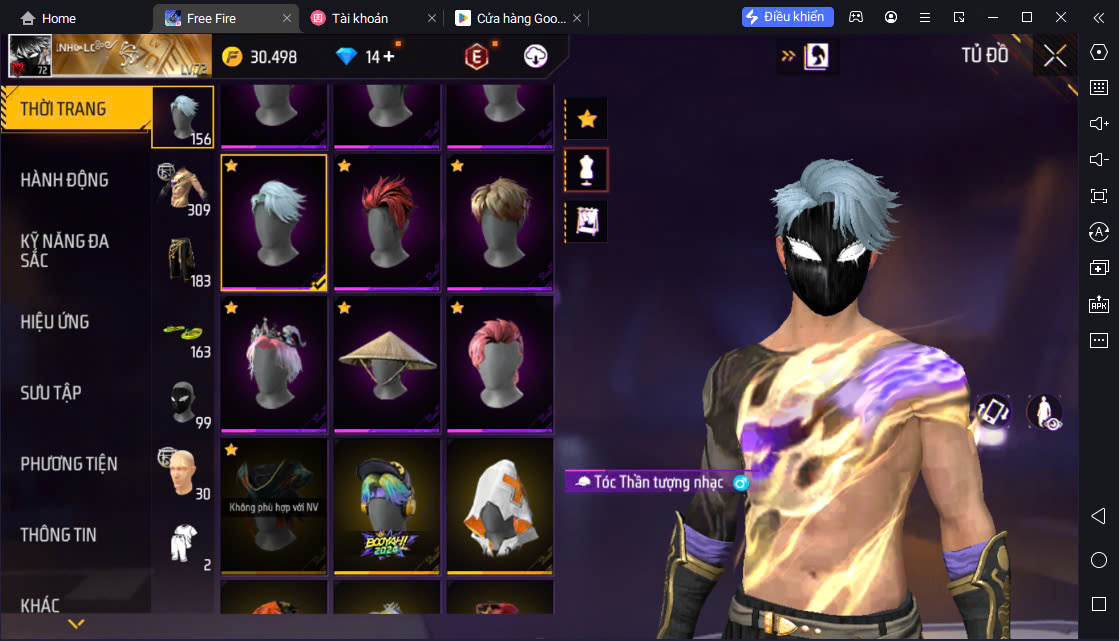Switch to the HÀNH ĐỘNG category

65,180
